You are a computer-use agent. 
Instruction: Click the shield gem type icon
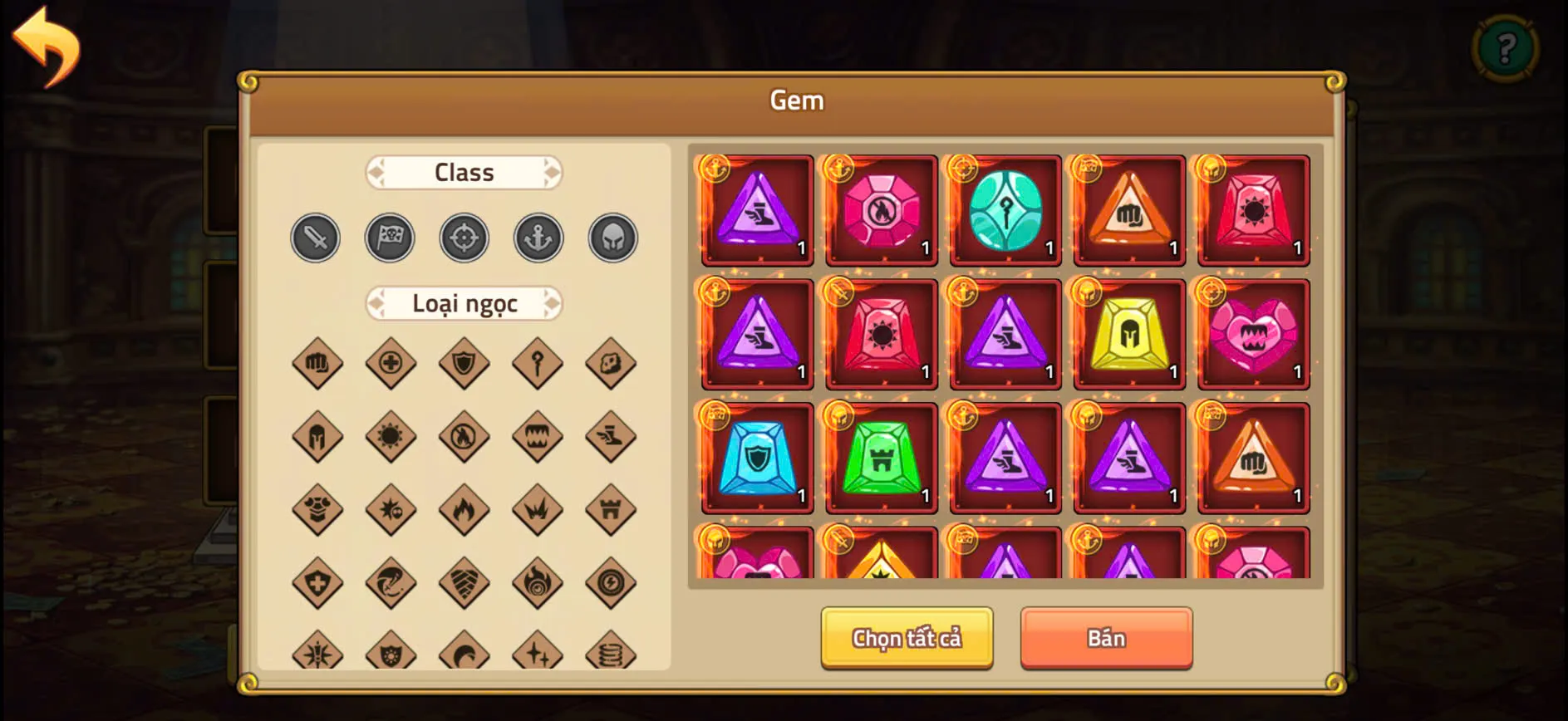pos(464,363)
